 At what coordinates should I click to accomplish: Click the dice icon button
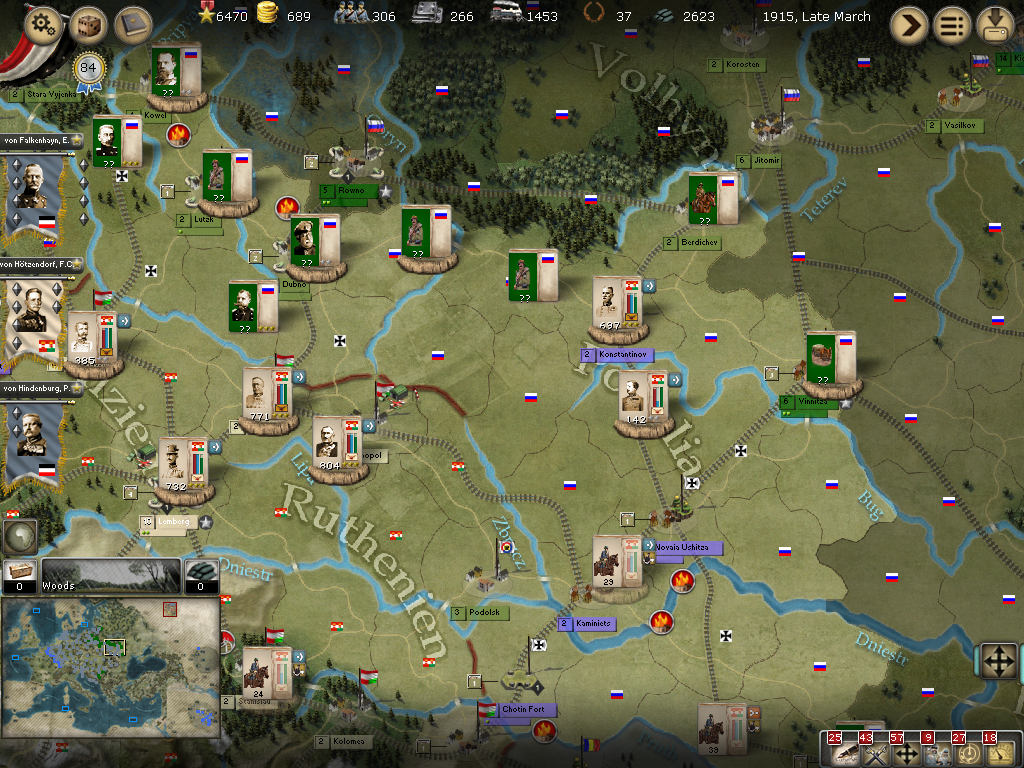click(88, 24)
